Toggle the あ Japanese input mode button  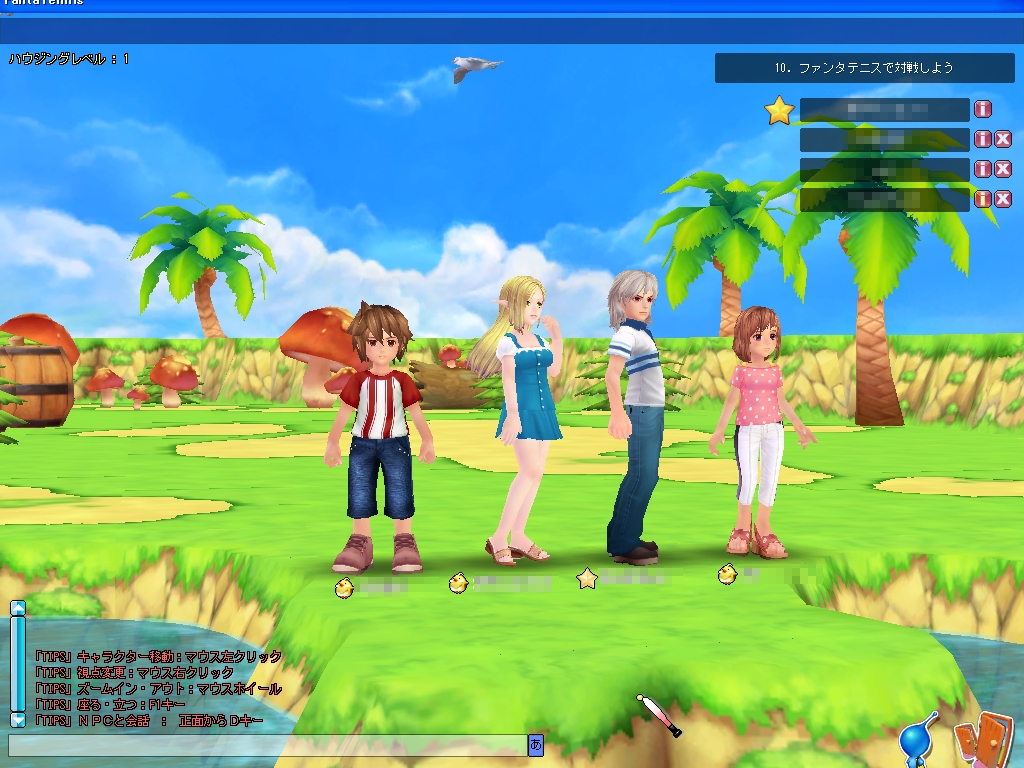pyautogui.click(x=536, y=745)
